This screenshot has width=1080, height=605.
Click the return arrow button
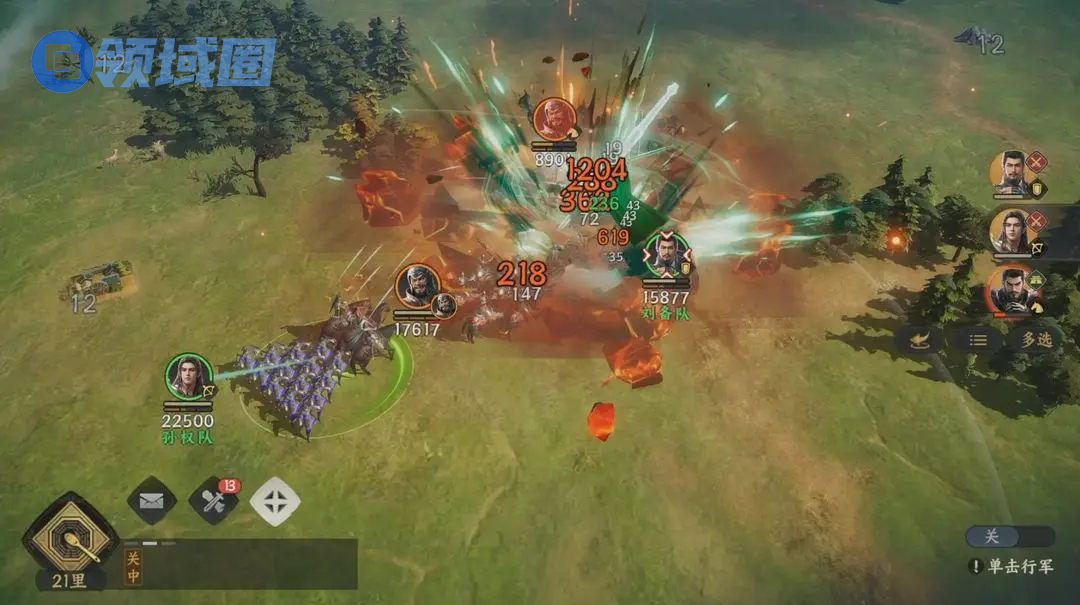click(x=920, y=339)
